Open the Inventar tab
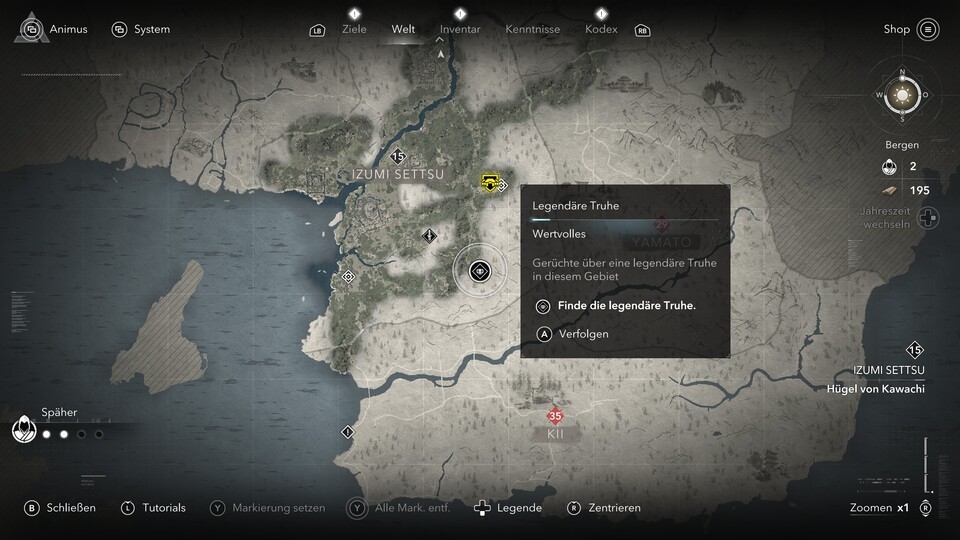 [x=460, y=29]
